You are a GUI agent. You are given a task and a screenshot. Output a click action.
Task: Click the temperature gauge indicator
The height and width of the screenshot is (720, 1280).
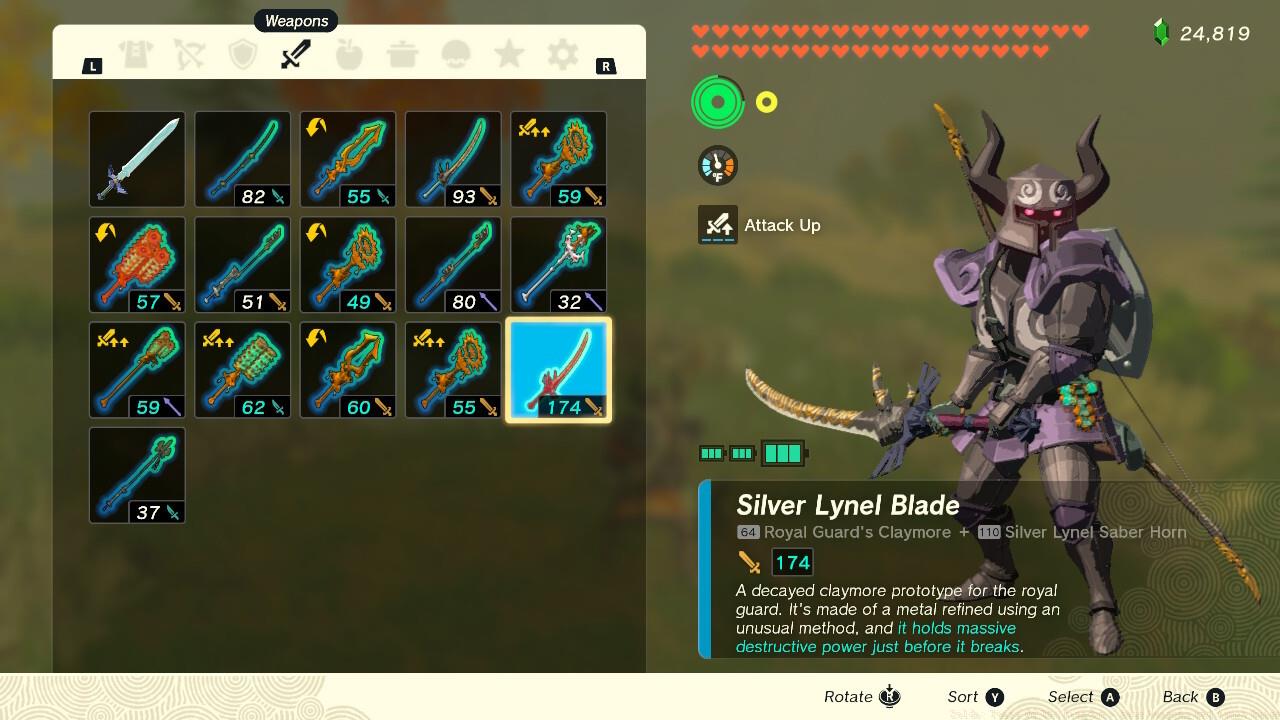(716, 165)
